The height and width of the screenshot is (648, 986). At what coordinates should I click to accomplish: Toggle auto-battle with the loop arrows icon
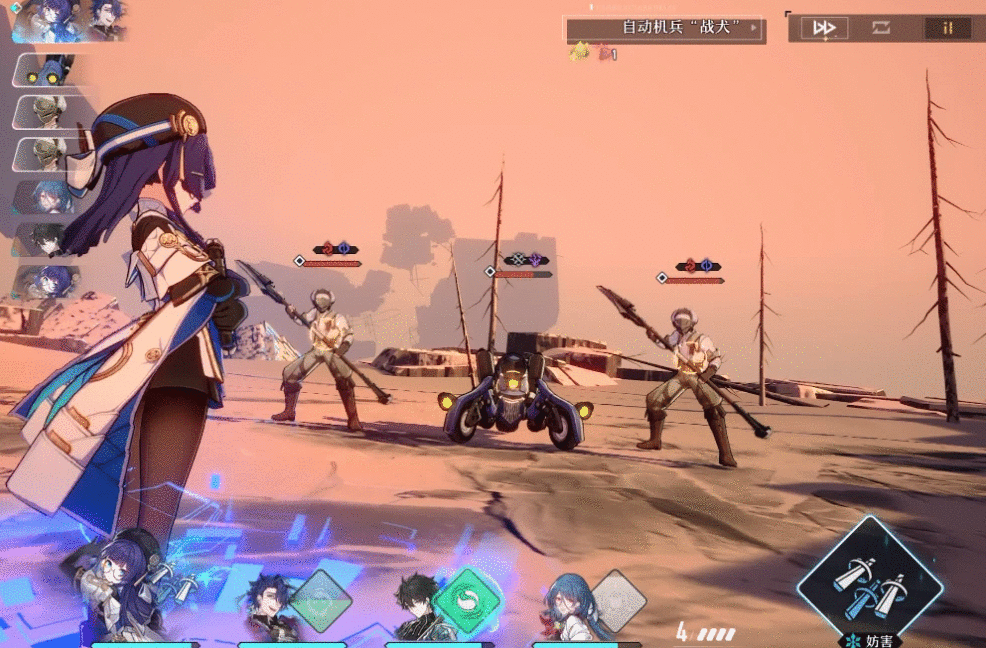(x=880, y=28)
